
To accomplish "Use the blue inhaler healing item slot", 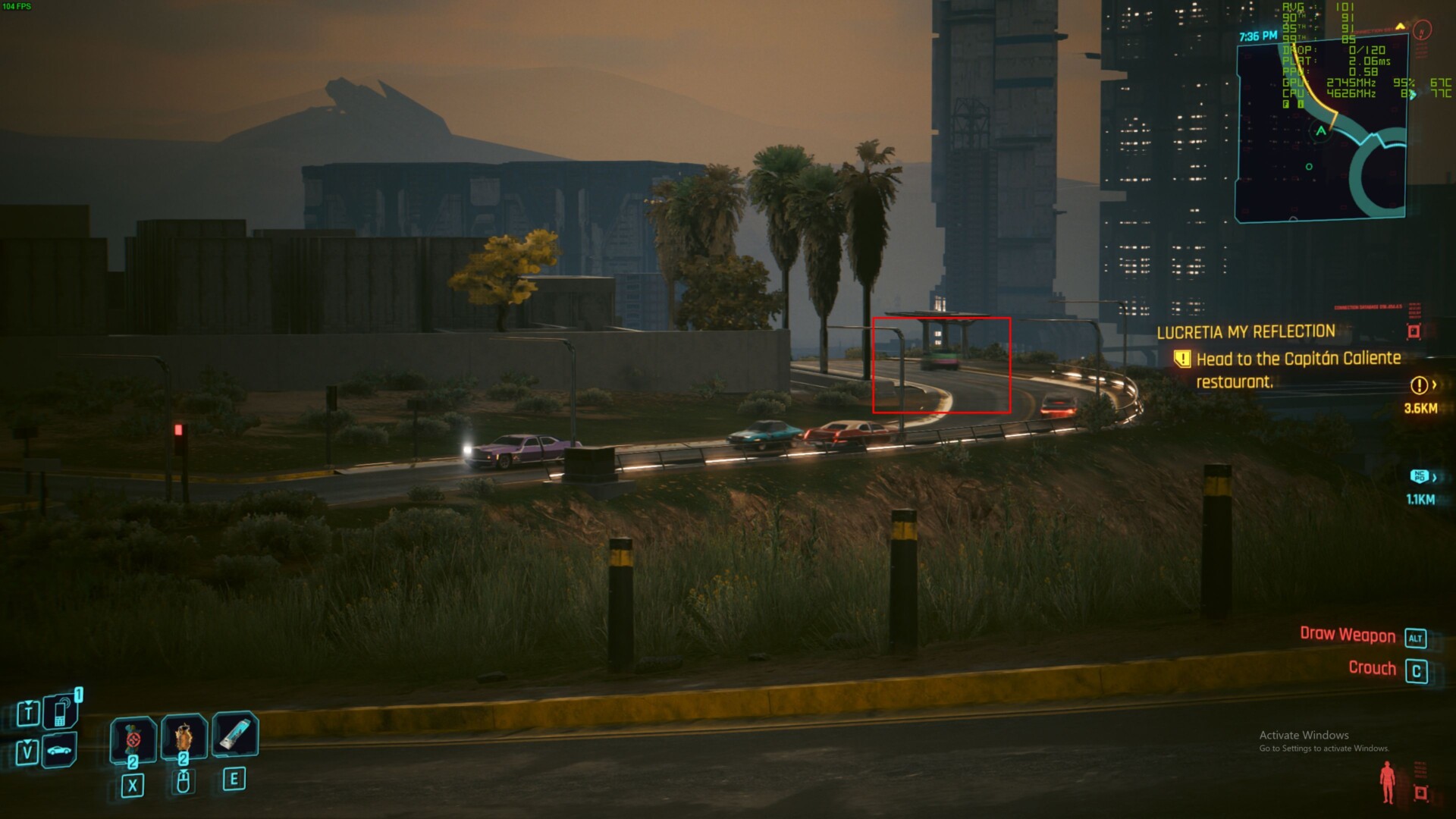I will [235, 735].
